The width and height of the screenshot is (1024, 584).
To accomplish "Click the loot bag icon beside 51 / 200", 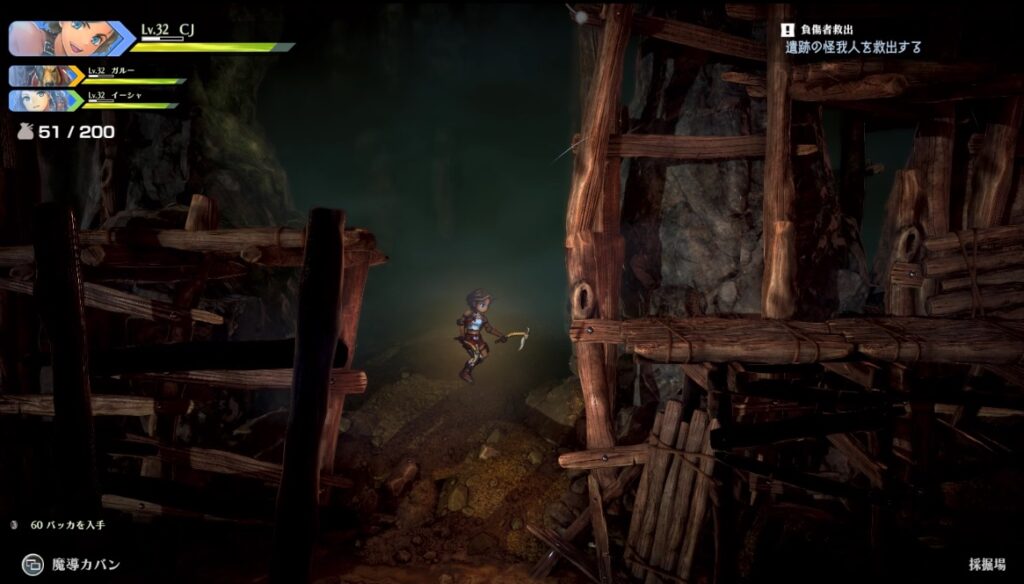I will coord(24,131).
